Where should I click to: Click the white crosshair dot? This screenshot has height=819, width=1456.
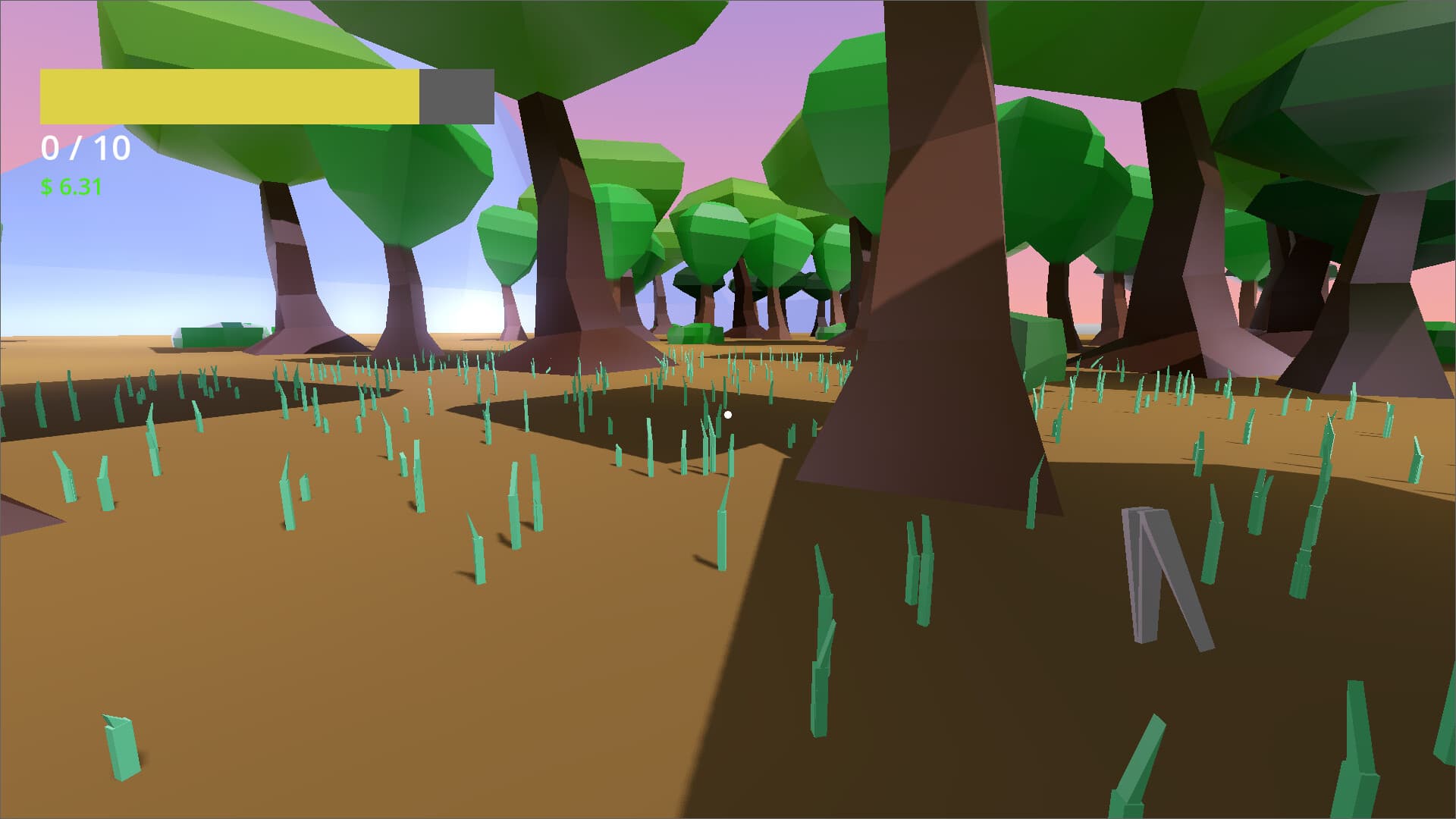click(727, 415)
